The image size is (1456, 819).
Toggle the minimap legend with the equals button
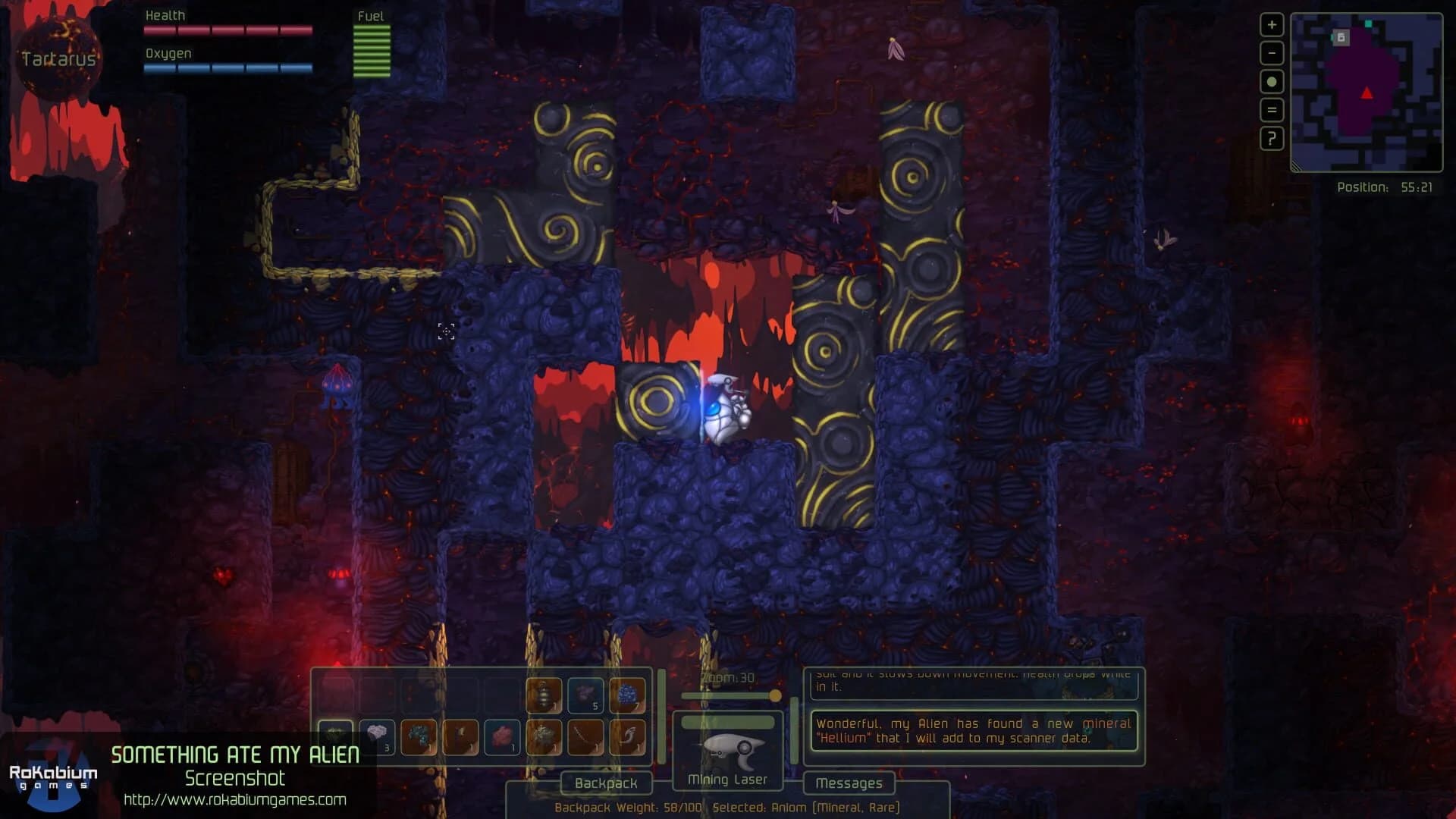(1270, 109)
